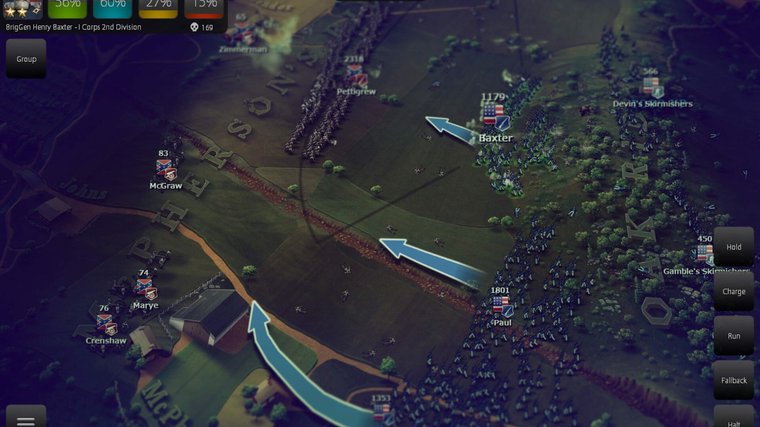Click General Baxter's portrait
This screenshot has width=760, height=427.
(22, 8)
